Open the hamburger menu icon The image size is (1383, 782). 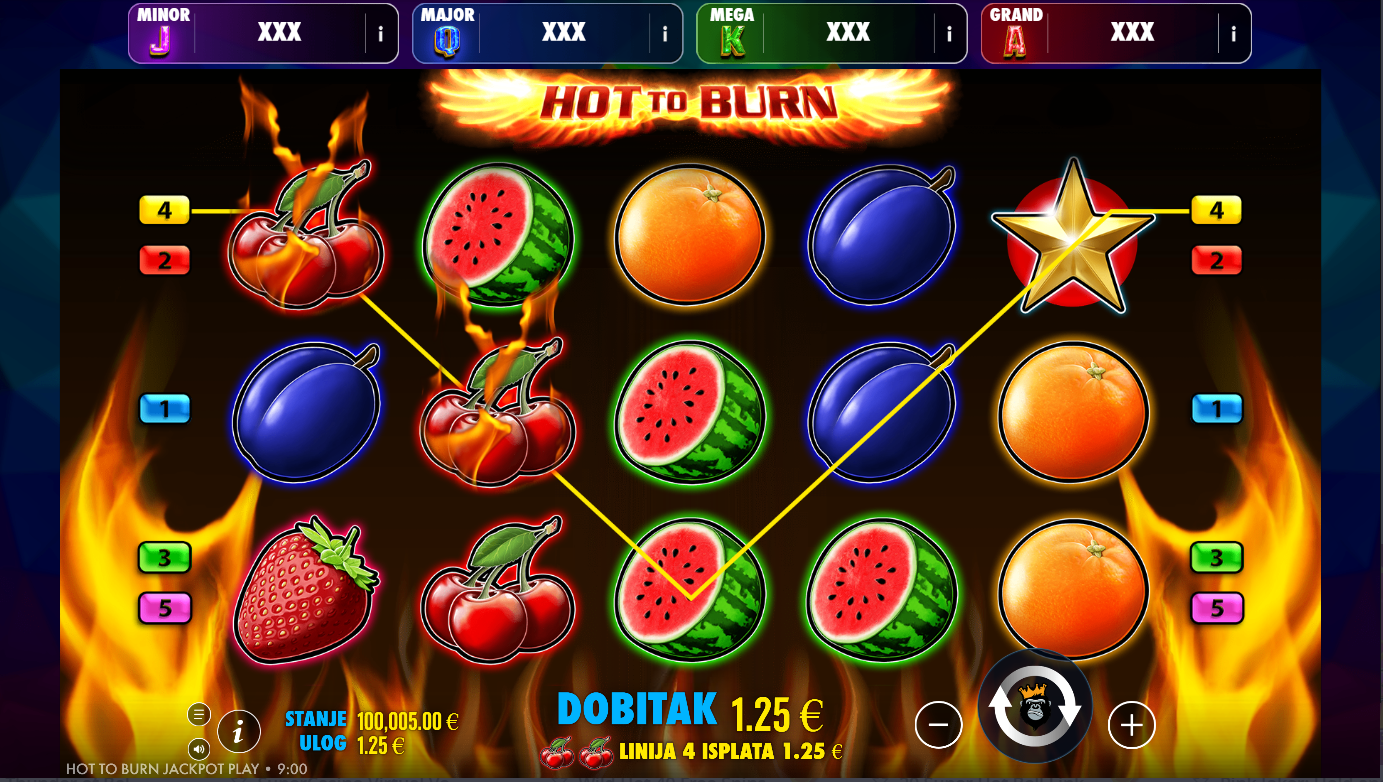point(198,714)
